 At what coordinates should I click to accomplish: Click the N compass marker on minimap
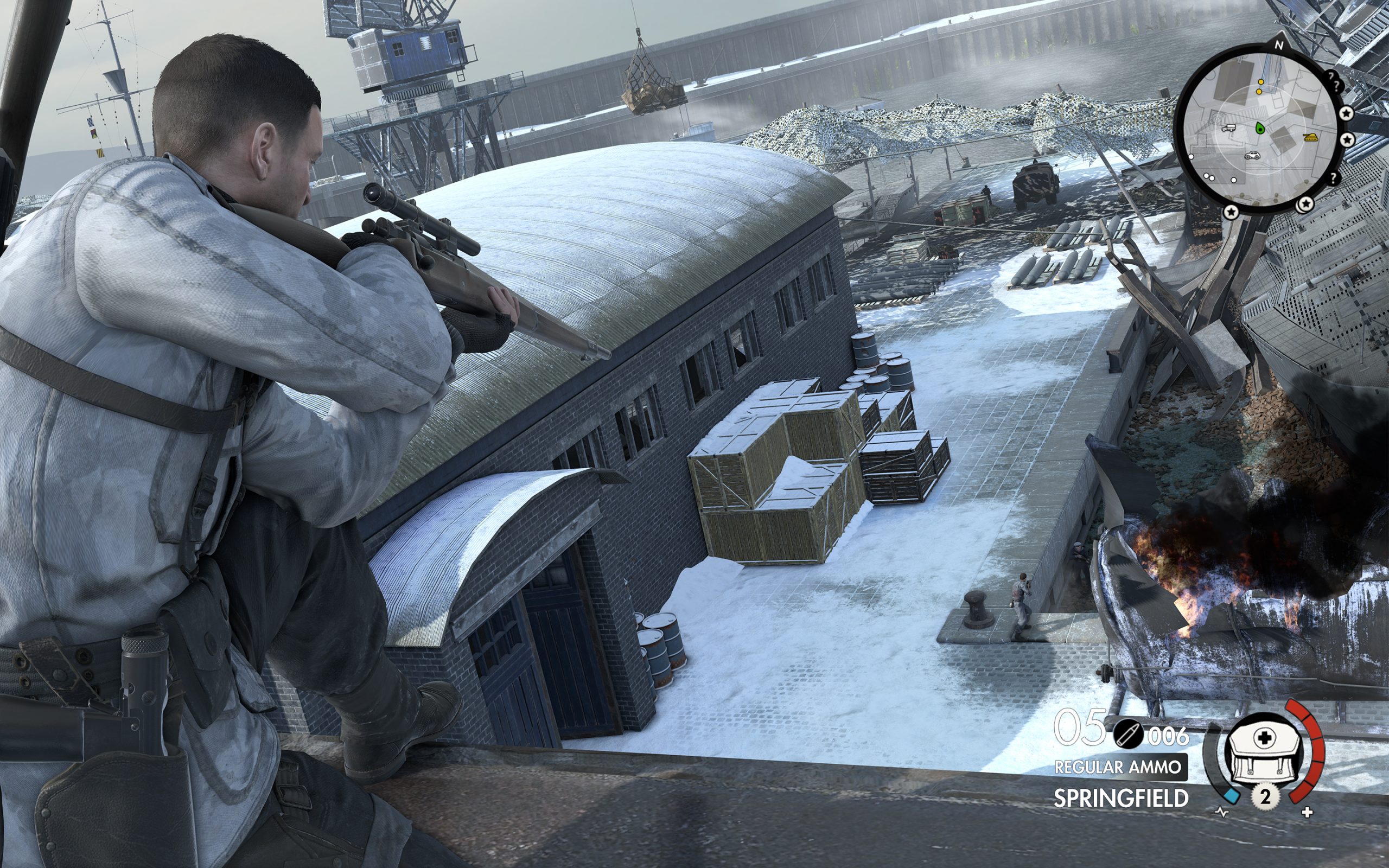[x=1278, y=45]
